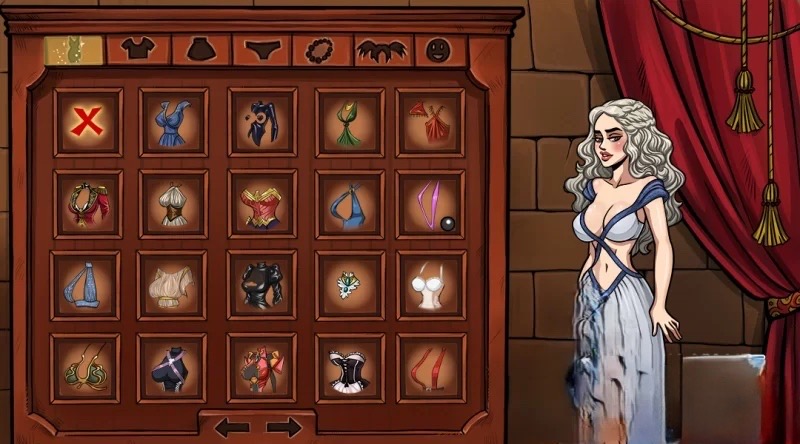The width and height of the screenshot is (800, 444).
Task: Select the green and gold bikini top
Action: pos(88,367)
